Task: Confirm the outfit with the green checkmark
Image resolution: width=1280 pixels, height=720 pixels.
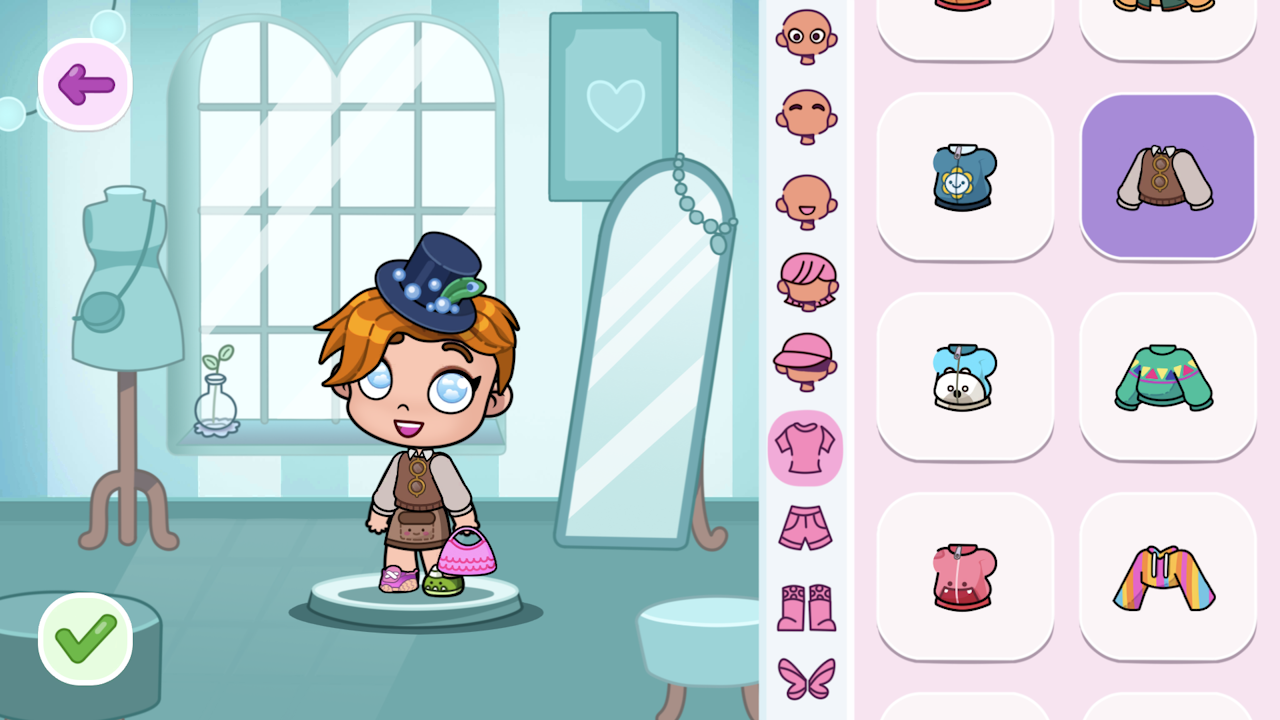Action: tap(84, 640)
